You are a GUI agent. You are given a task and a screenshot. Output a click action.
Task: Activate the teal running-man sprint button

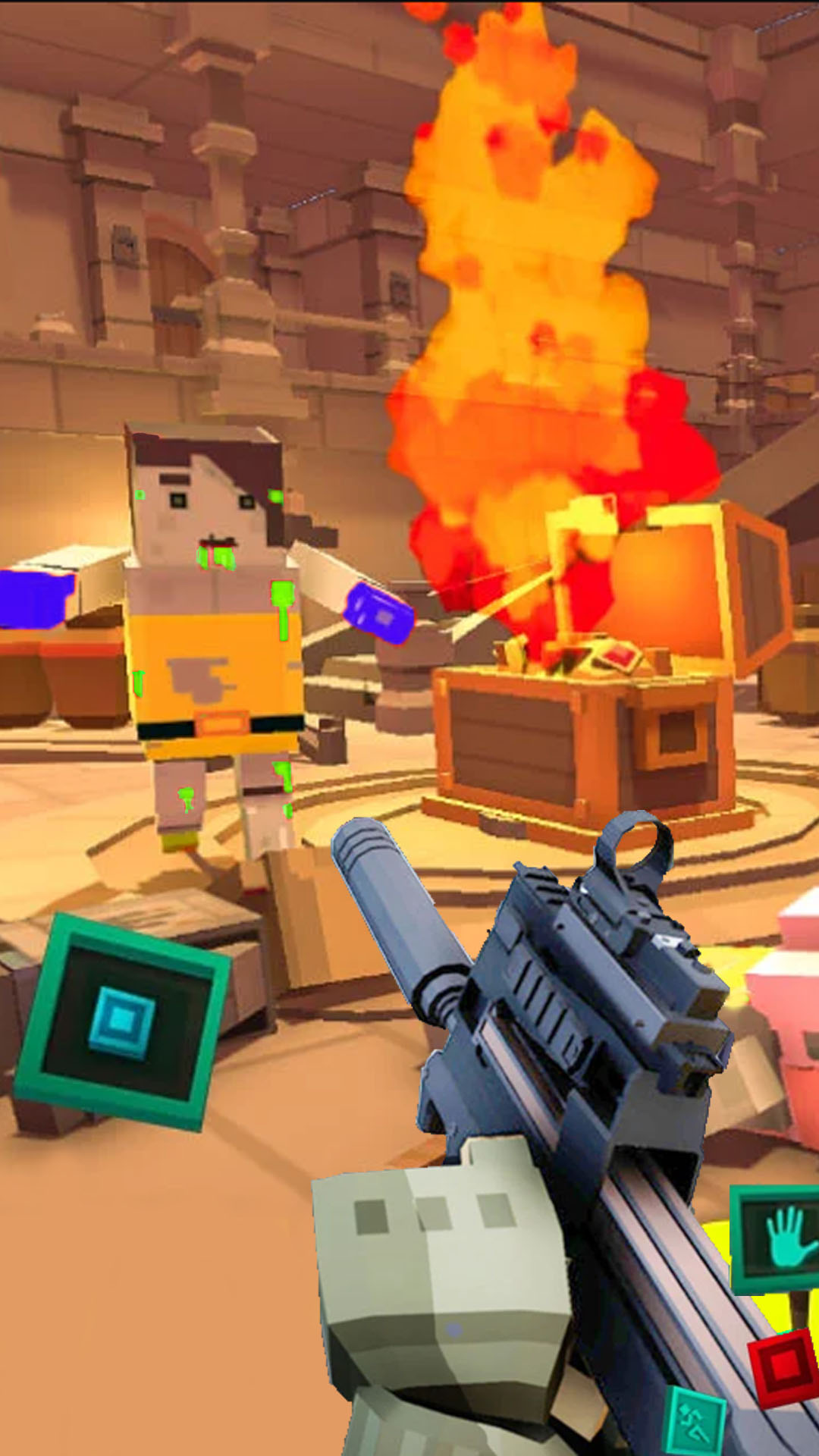(695, 1422)
